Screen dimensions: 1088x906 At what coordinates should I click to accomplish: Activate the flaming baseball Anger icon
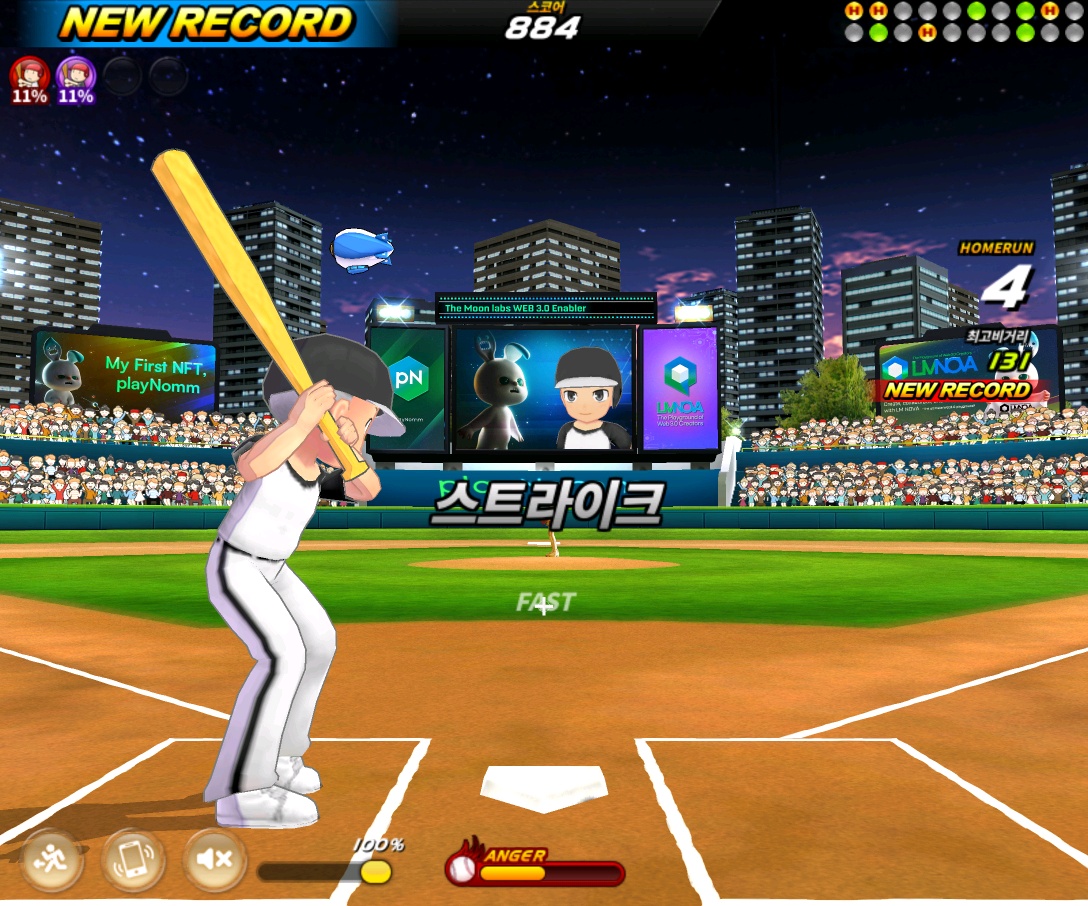pos(462,868)
